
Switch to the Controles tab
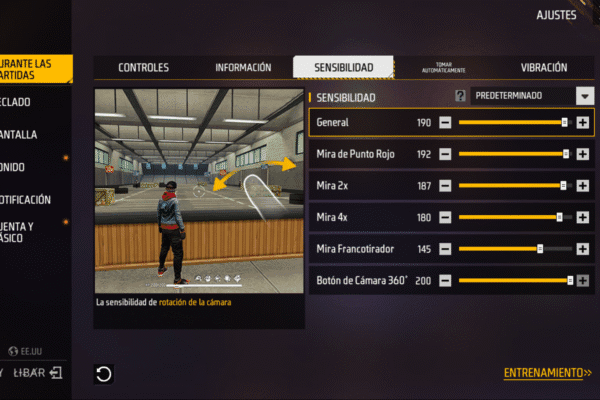pos(143,68)
